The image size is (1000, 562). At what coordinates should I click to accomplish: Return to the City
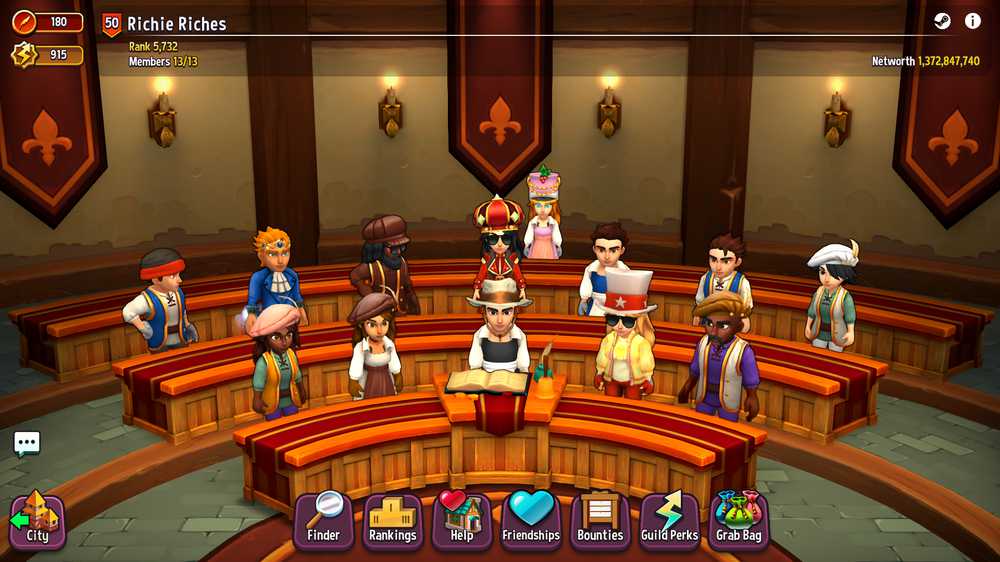37,521
